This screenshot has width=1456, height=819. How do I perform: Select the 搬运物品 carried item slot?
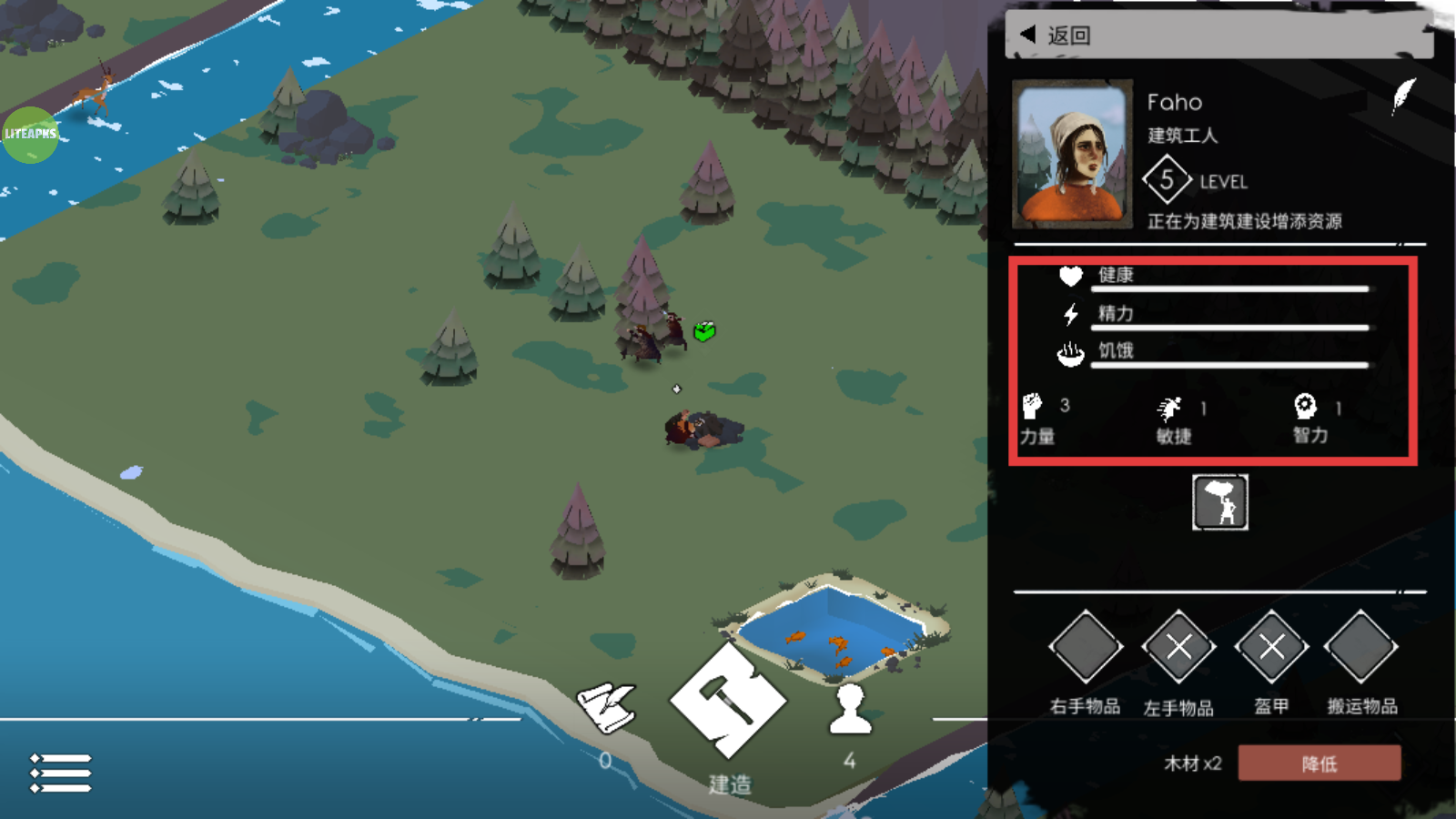(1361, 647)
